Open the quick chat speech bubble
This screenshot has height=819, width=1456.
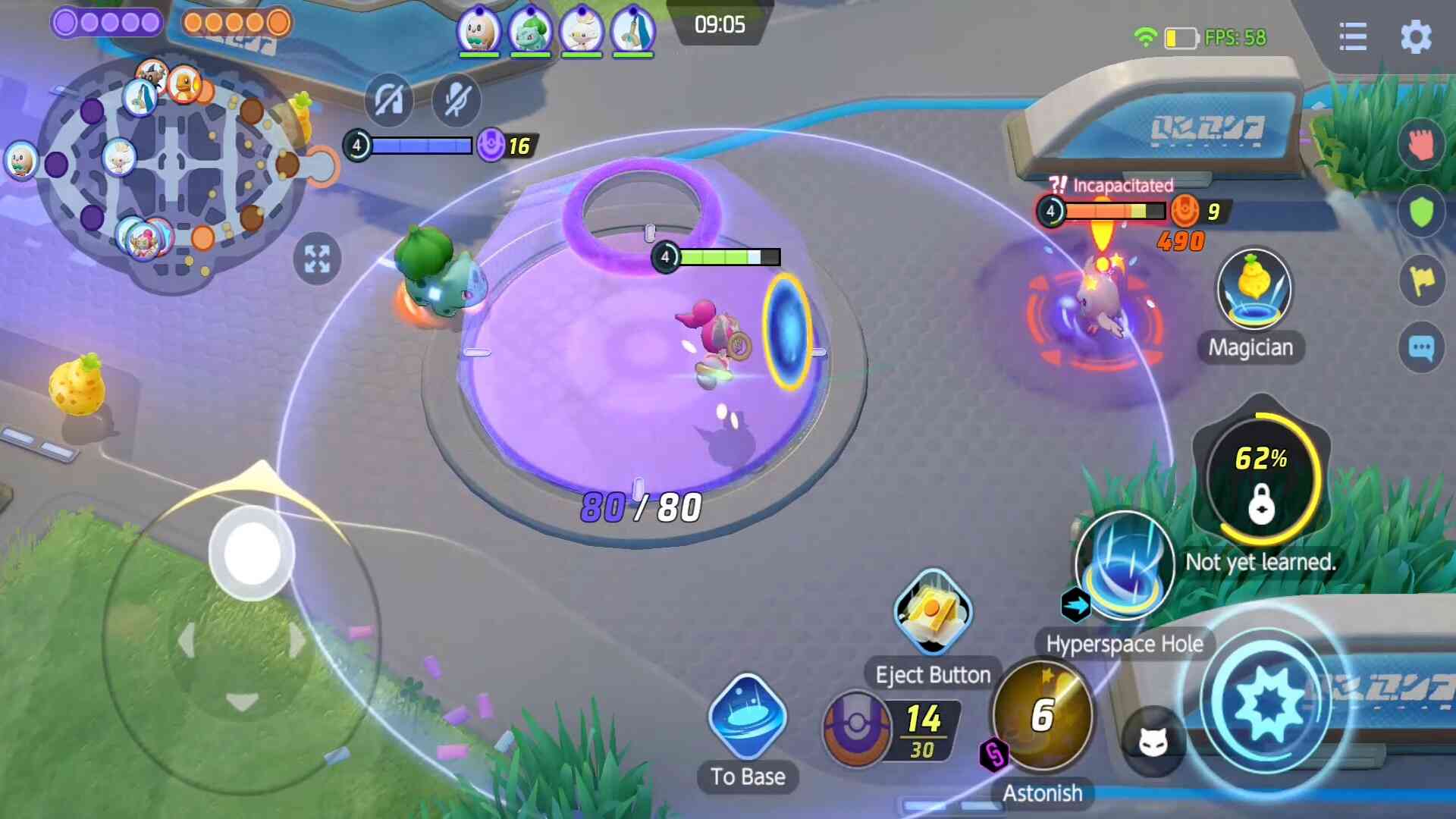click(x=1420, y=348)
